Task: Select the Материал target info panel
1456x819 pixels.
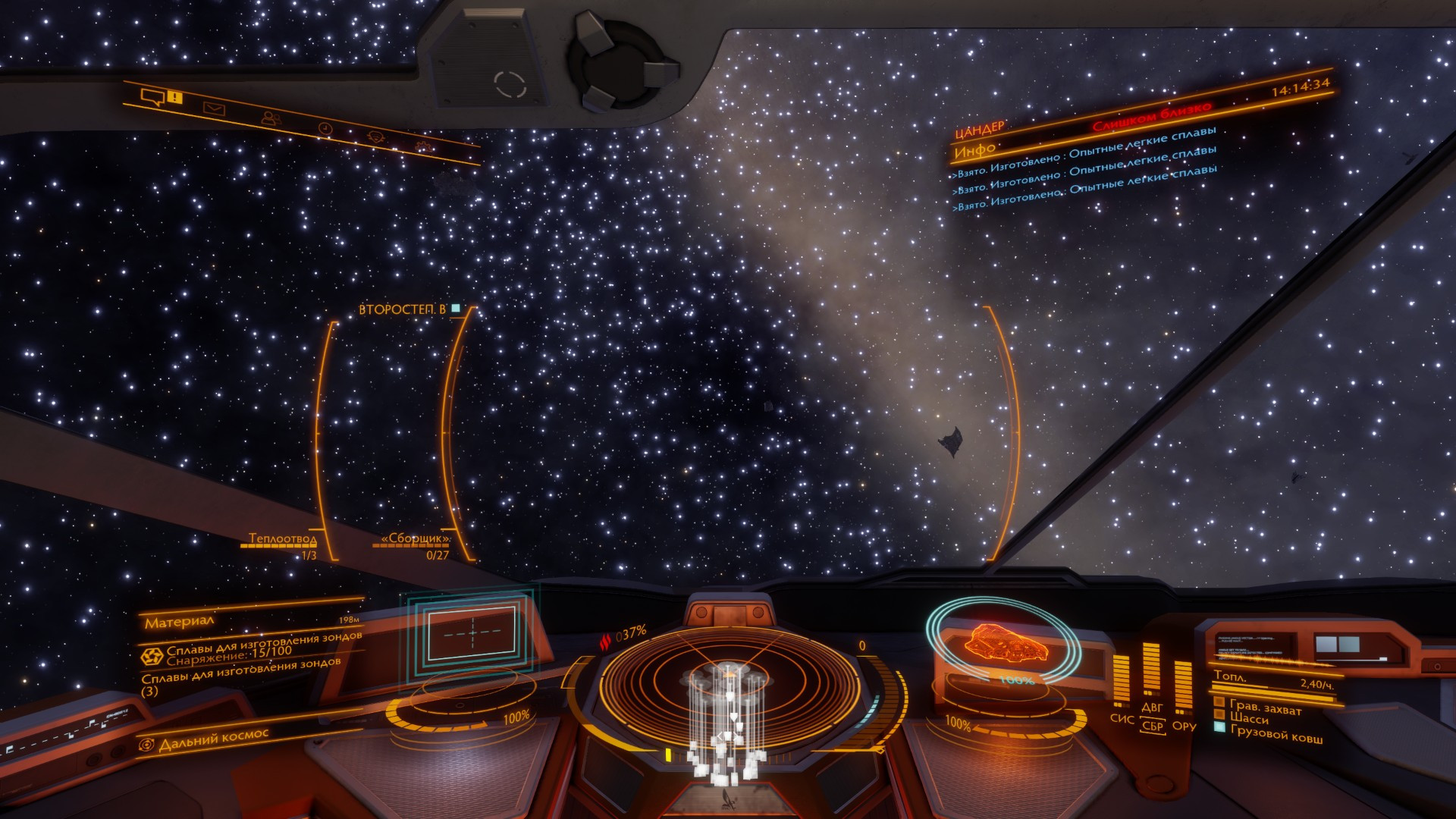Action: pyautogui.click(x=180, y=623)
